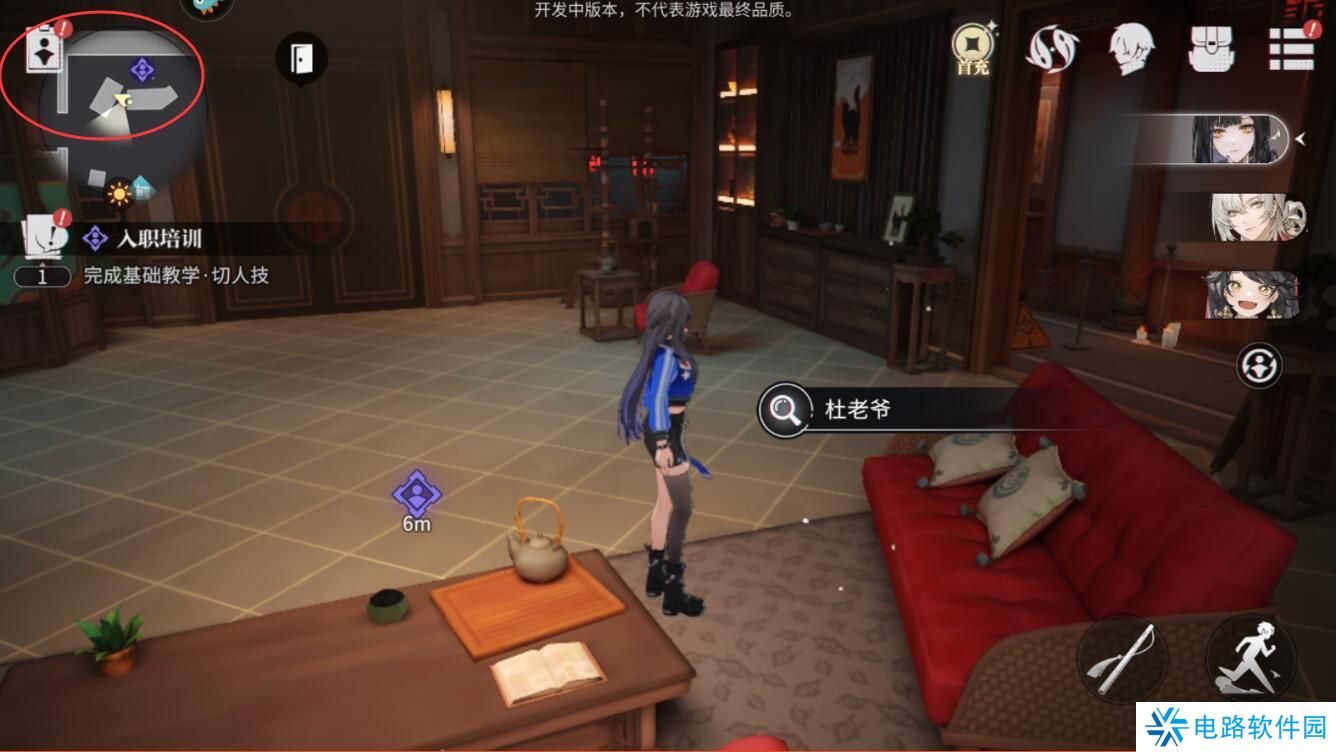Viewport: 1336px width, 752px height.
Task: Toggle the target lock-on circle icon
Action: click(1260, 365)
